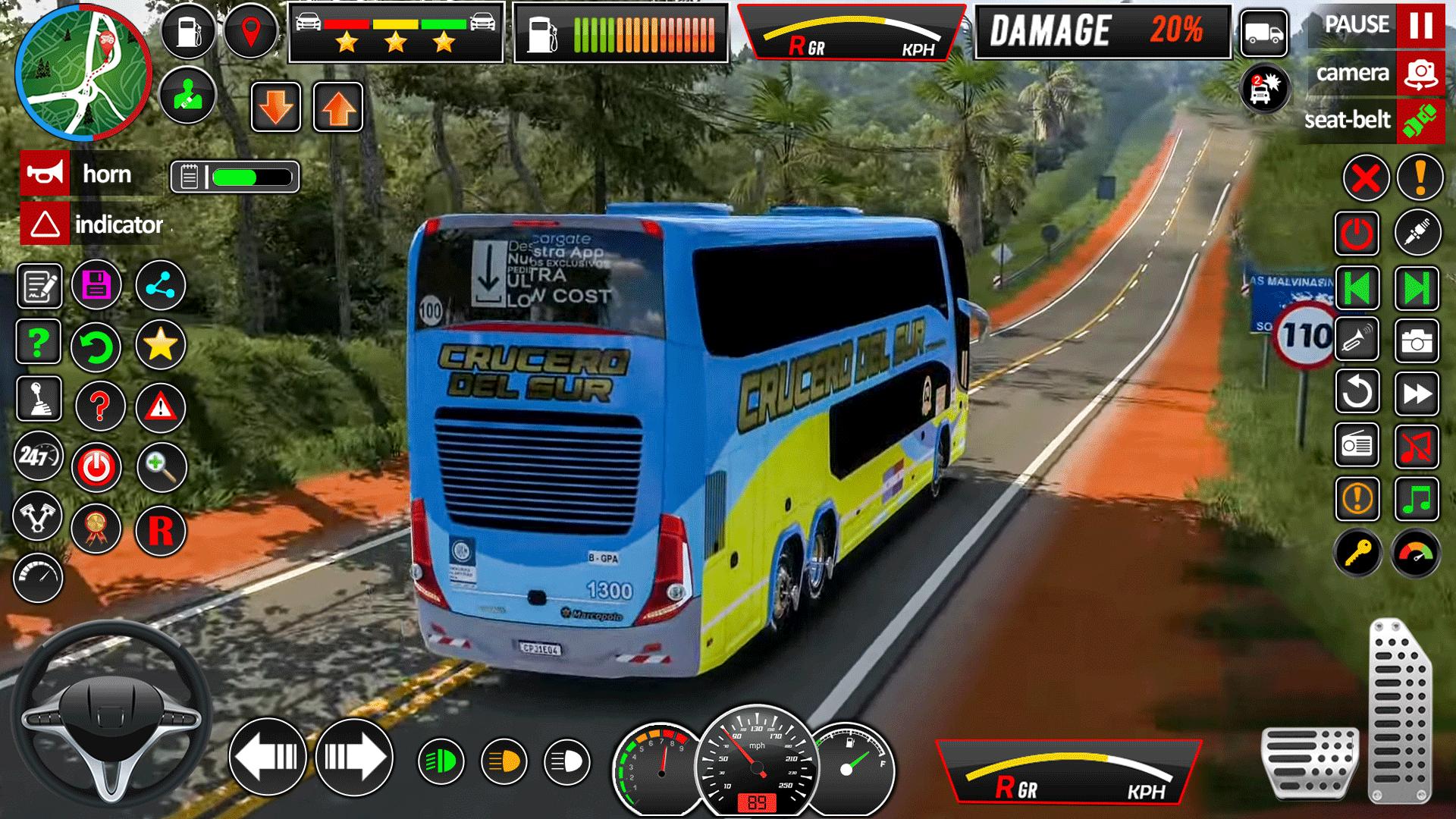
Task: Click the orange down arrow button
Action: [276, 108]
